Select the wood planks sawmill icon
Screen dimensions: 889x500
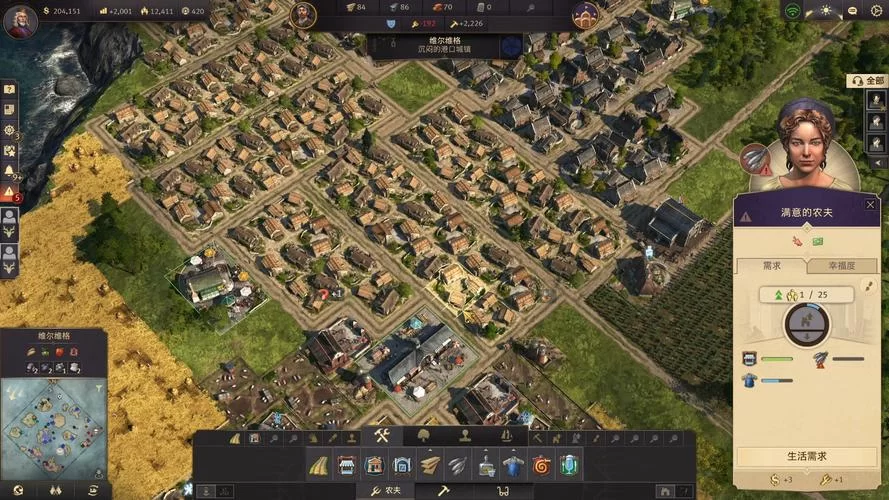430,465
